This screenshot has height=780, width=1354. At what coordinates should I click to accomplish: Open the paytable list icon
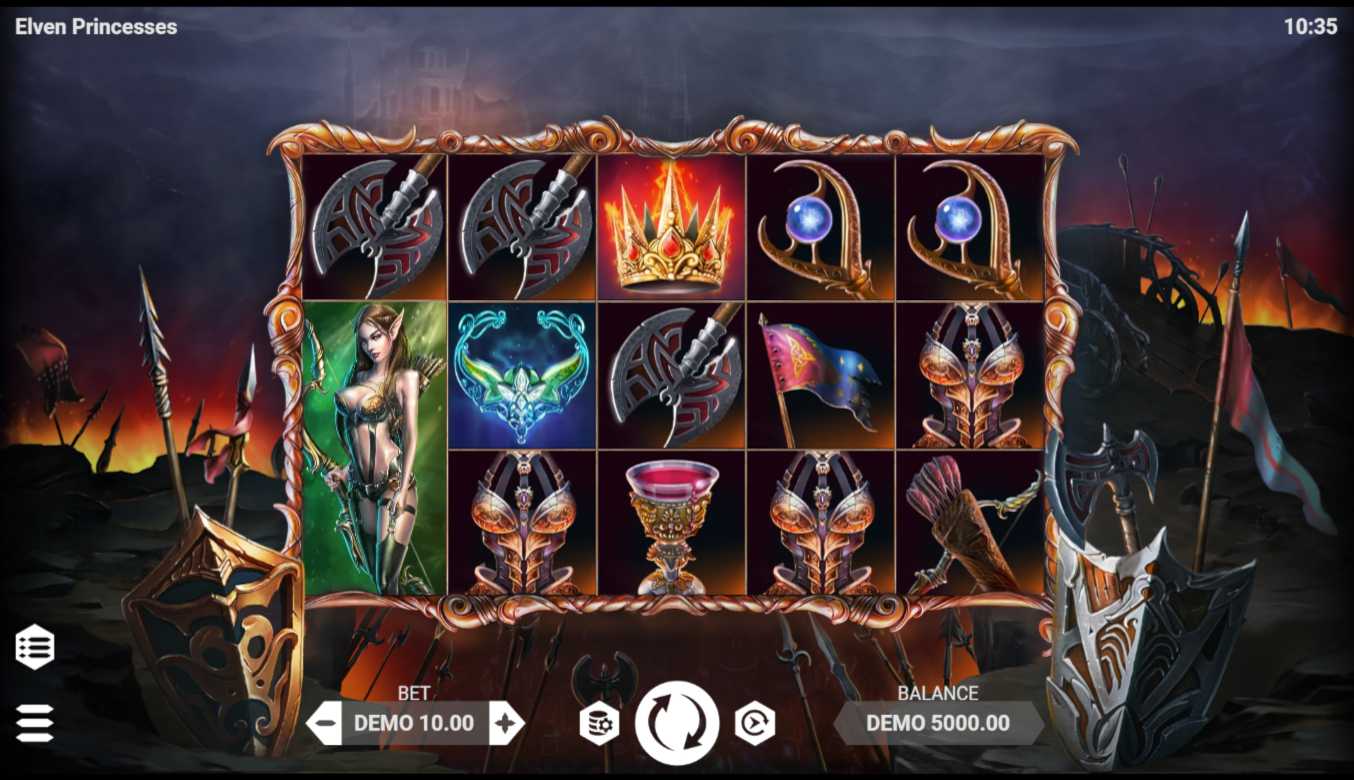click(35, 647)
